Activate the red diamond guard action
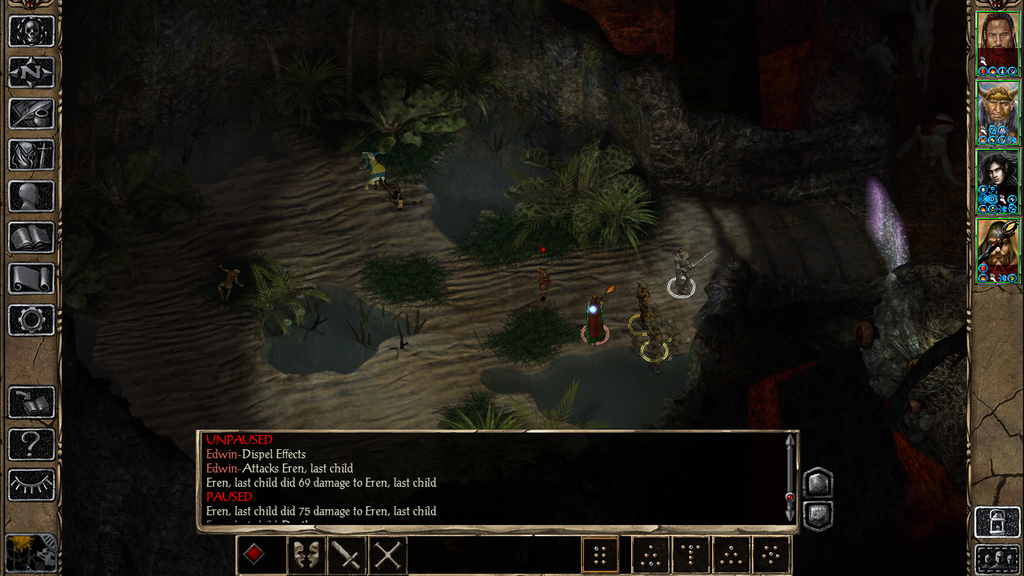 (x=256, y=555)
